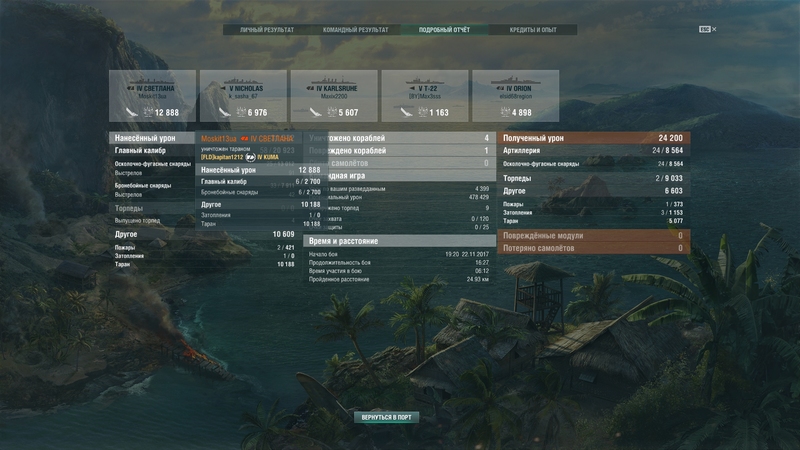
Task: Switch to the Личный результат tab
Action: point(266,30)
